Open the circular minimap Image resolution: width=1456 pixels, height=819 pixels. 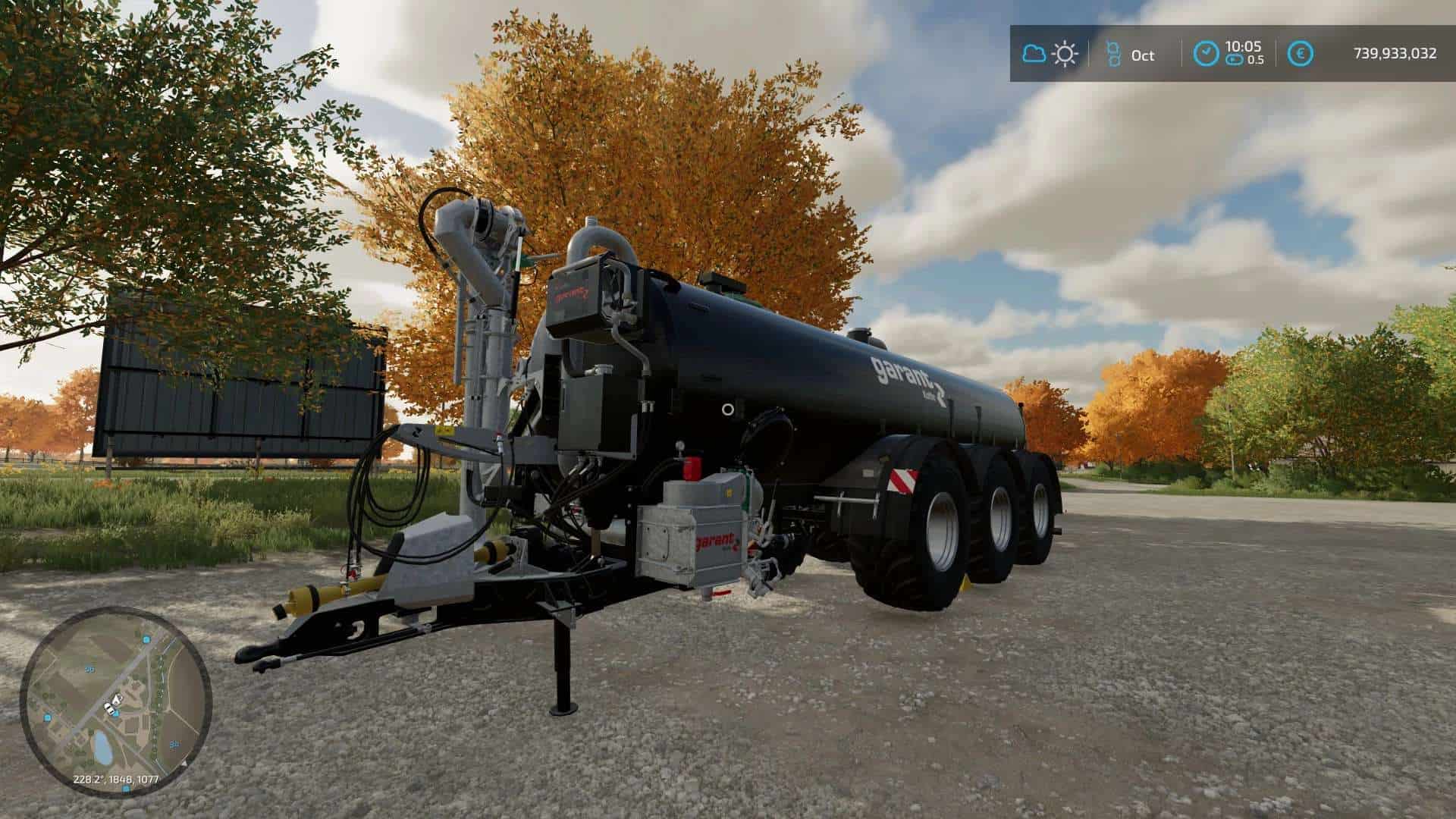pos(115,701)
